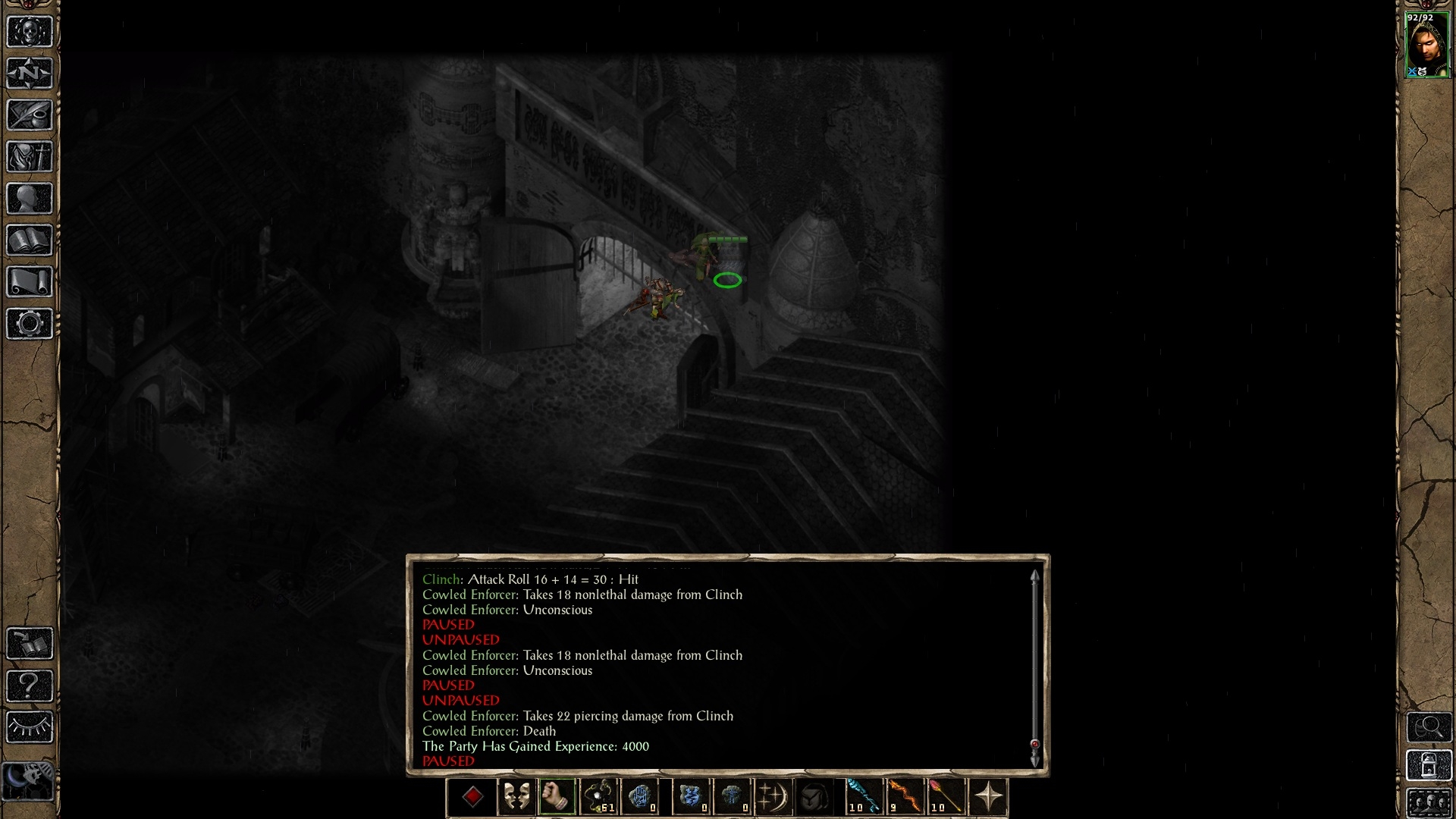Open the inventory screen

pos(30,157)
